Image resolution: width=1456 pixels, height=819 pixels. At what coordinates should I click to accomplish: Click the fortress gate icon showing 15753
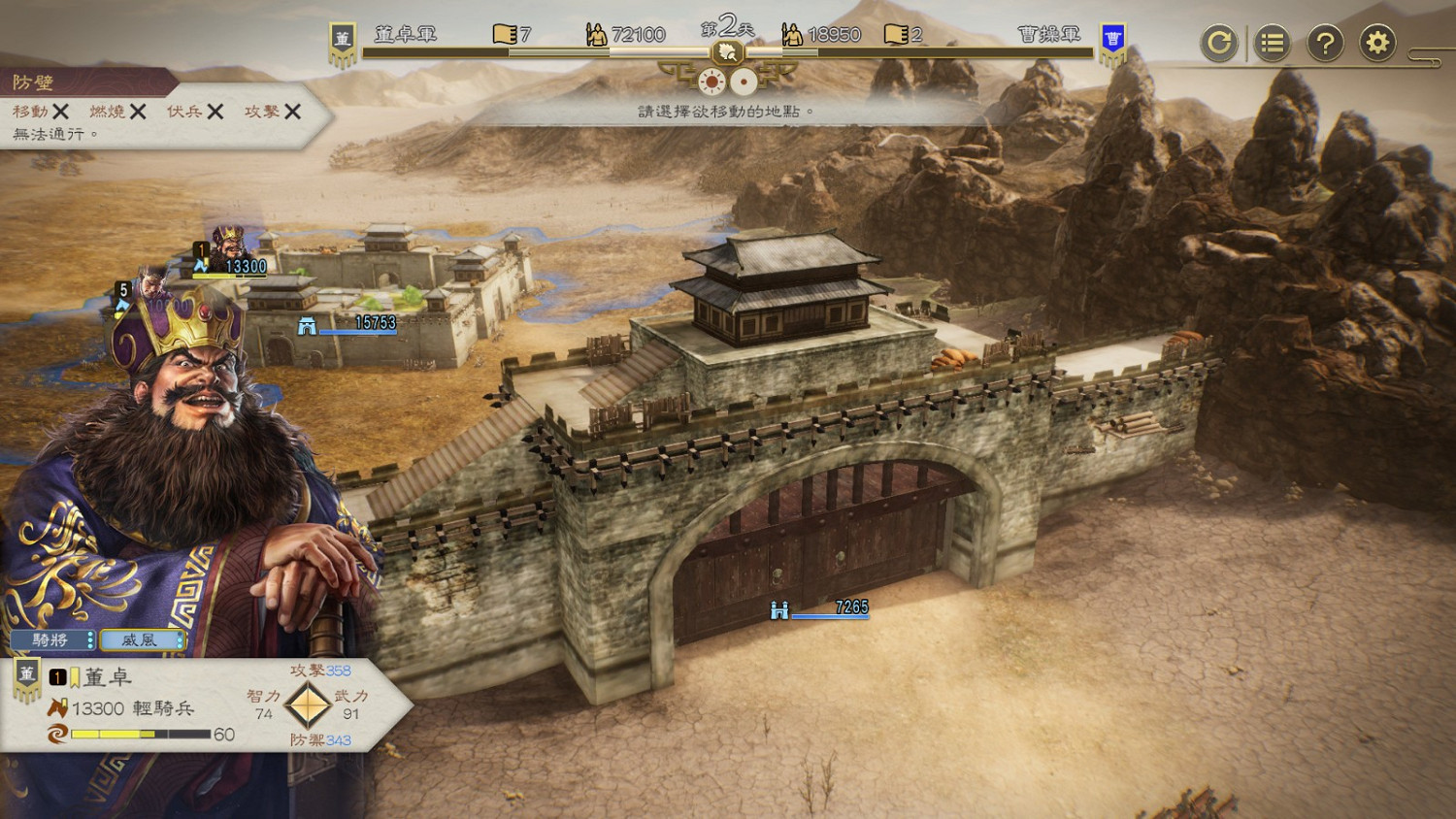click(307, 327)
